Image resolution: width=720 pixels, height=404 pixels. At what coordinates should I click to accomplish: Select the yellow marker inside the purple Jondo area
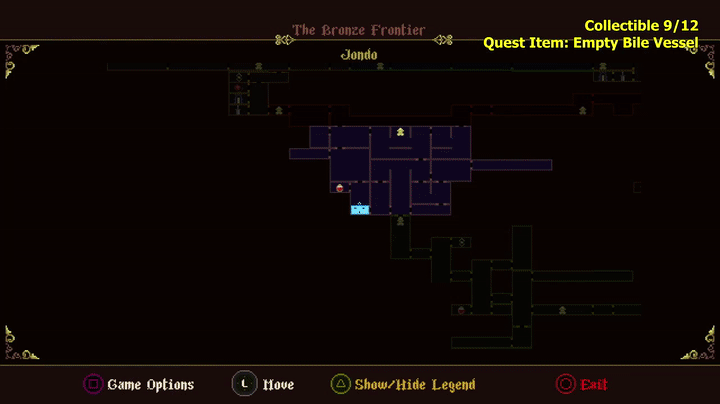400,131
